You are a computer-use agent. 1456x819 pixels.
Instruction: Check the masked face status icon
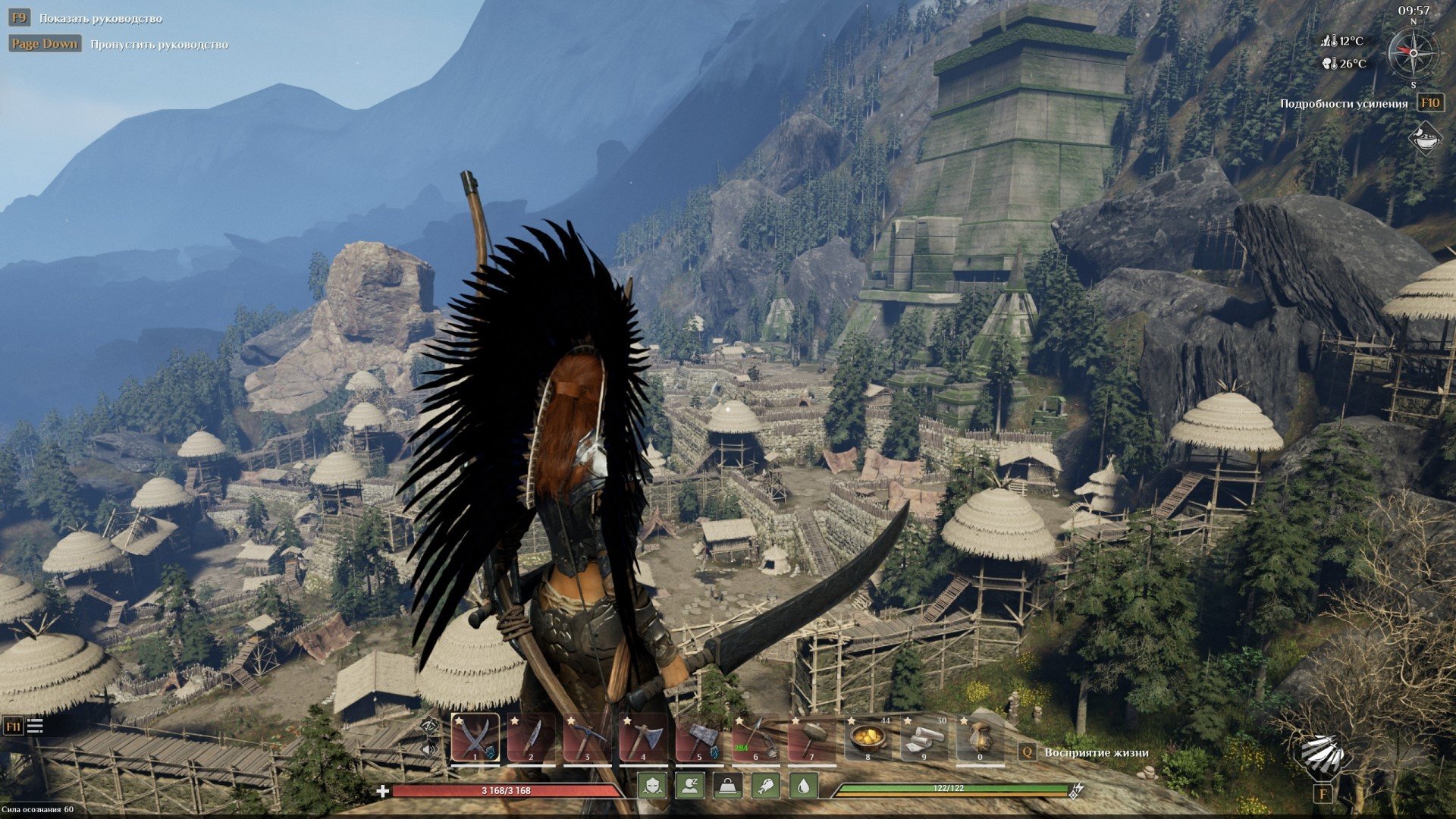click(652, 786)
